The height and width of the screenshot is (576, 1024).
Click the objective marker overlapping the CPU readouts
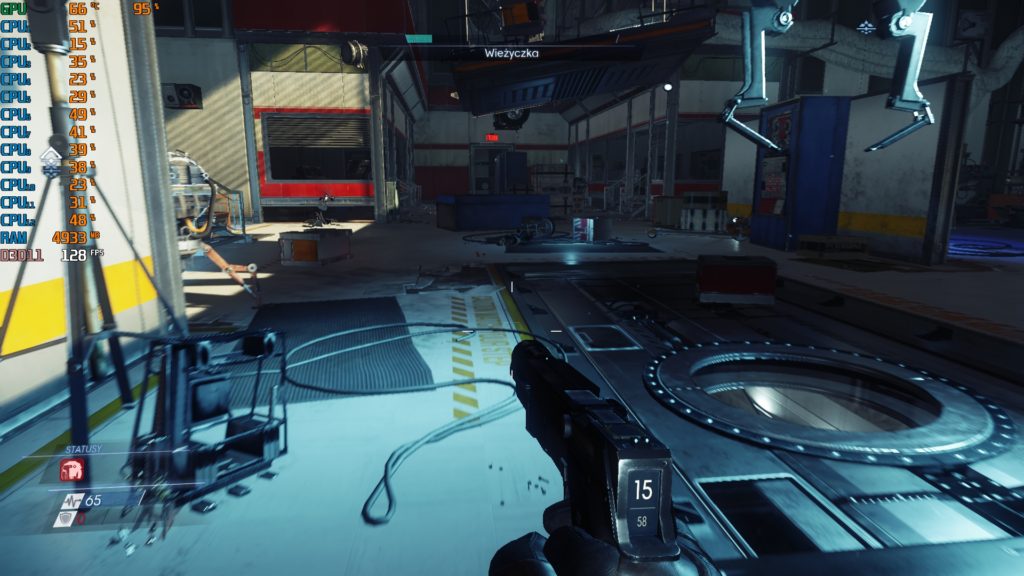pos(51,158)
